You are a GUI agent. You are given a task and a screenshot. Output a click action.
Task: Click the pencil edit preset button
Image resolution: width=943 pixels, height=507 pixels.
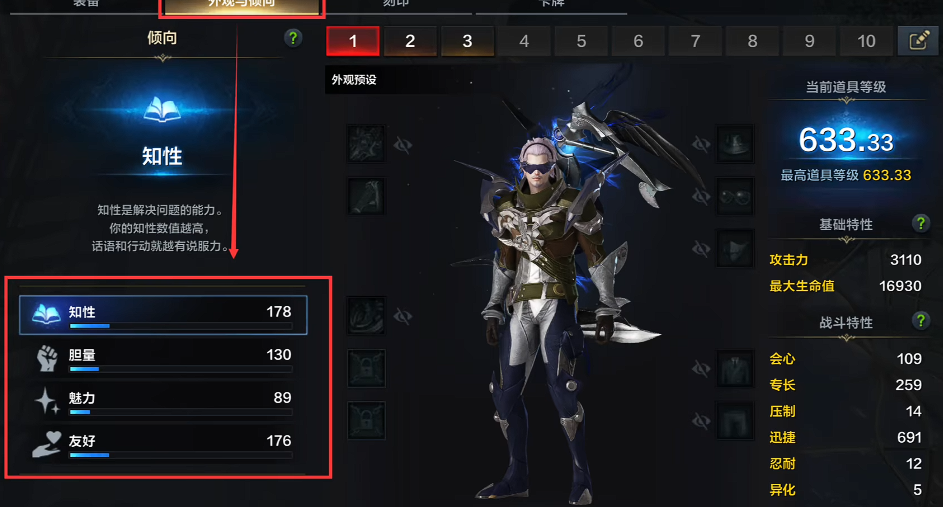coord(918,41)
